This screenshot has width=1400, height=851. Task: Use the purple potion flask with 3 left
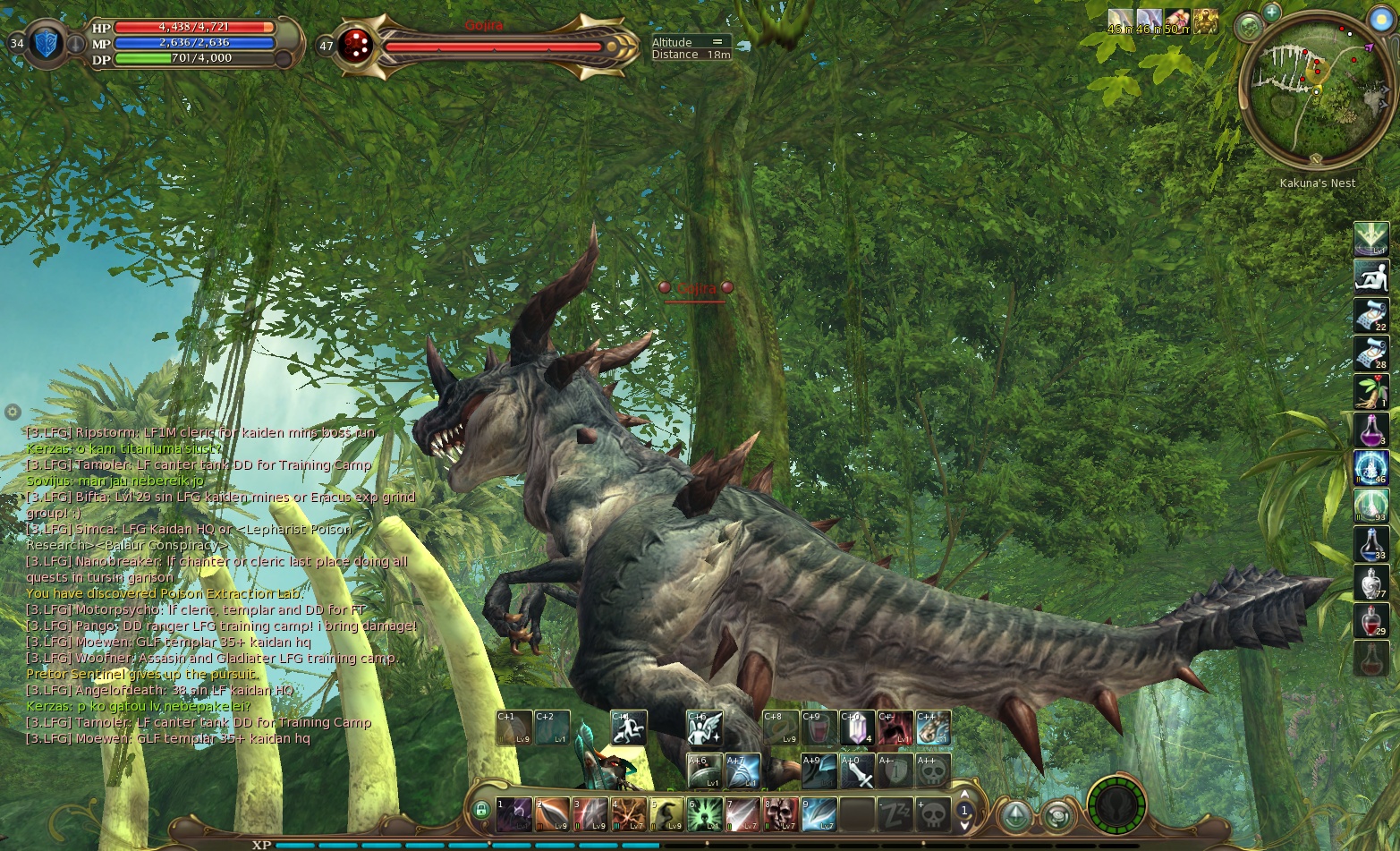click(1370, 430)
